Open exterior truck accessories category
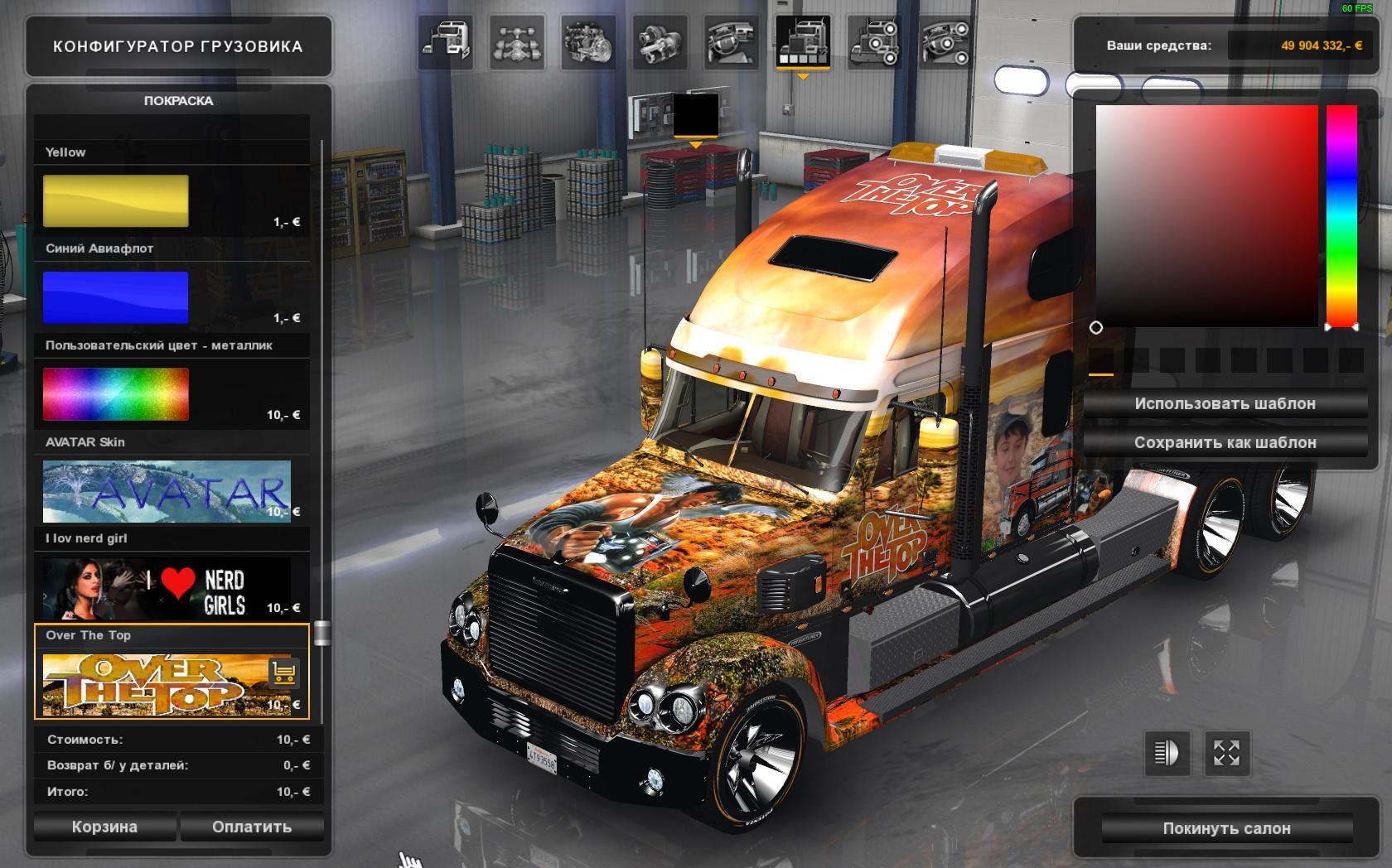Viewport: 1392px width, 868px height. (x=874, y=41)
